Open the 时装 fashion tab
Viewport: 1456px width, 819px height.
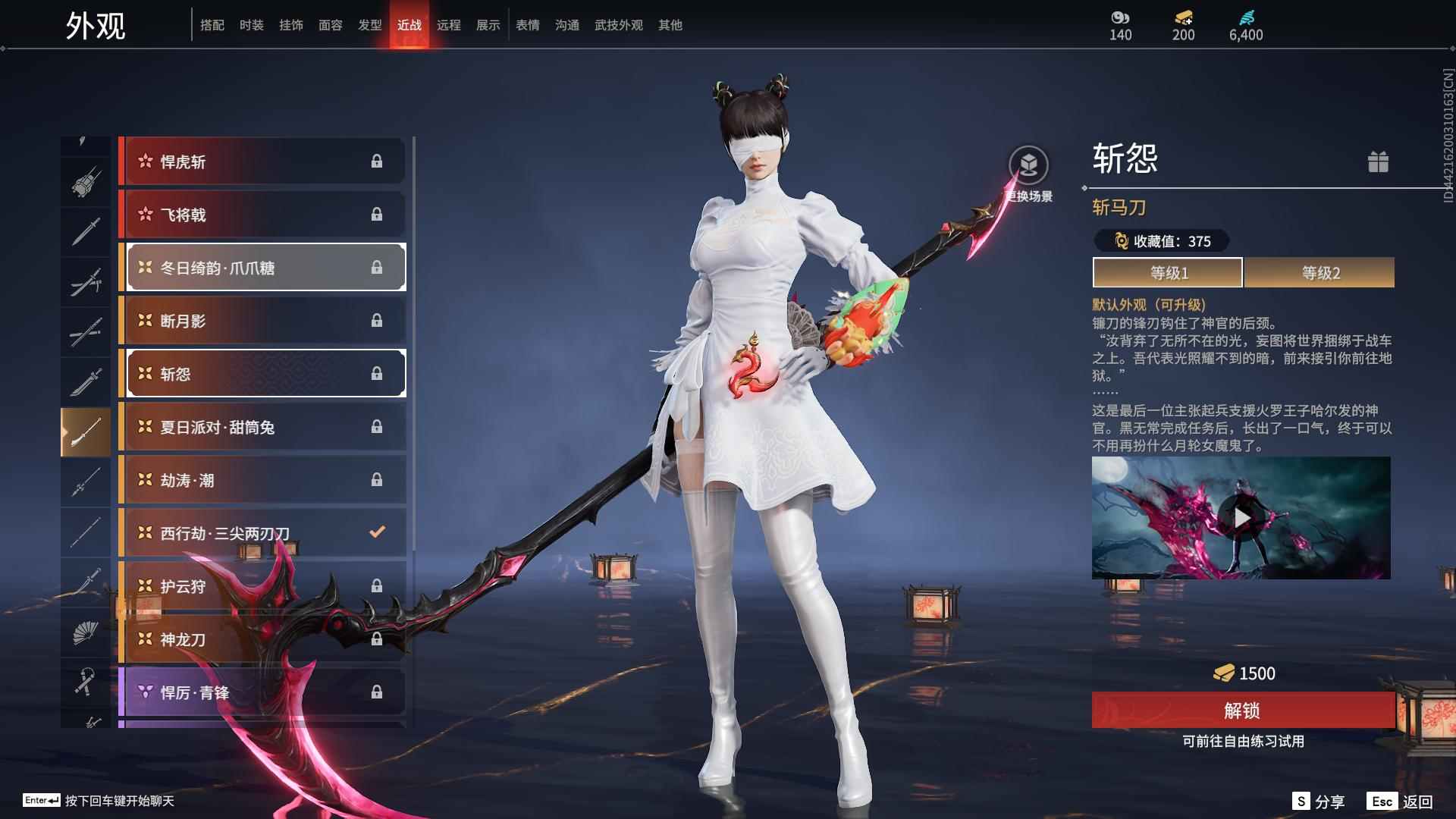pyautogui.click(x=252, y=24)
